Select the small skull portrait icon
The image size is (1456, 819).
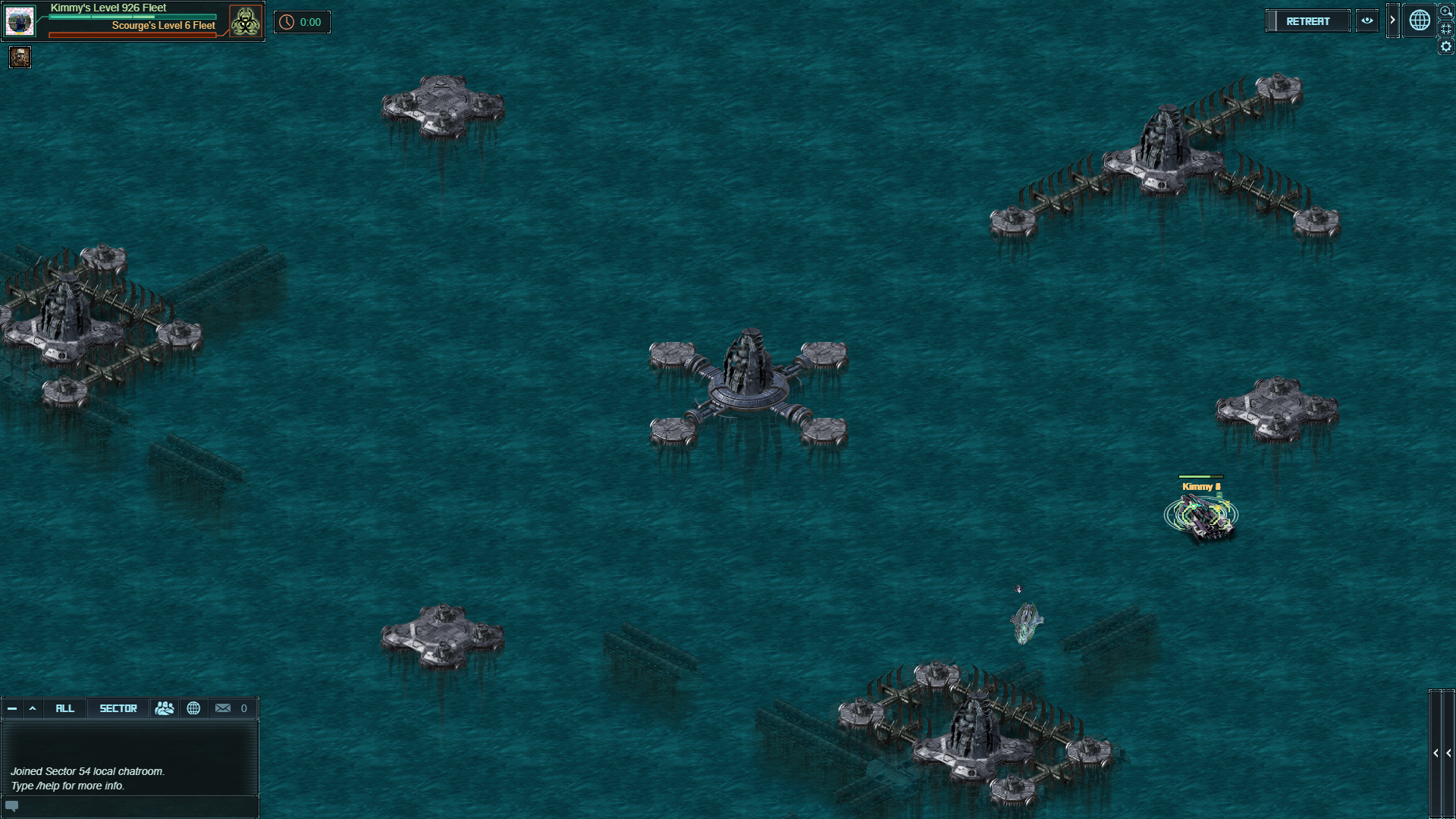(x=20, y=57)
